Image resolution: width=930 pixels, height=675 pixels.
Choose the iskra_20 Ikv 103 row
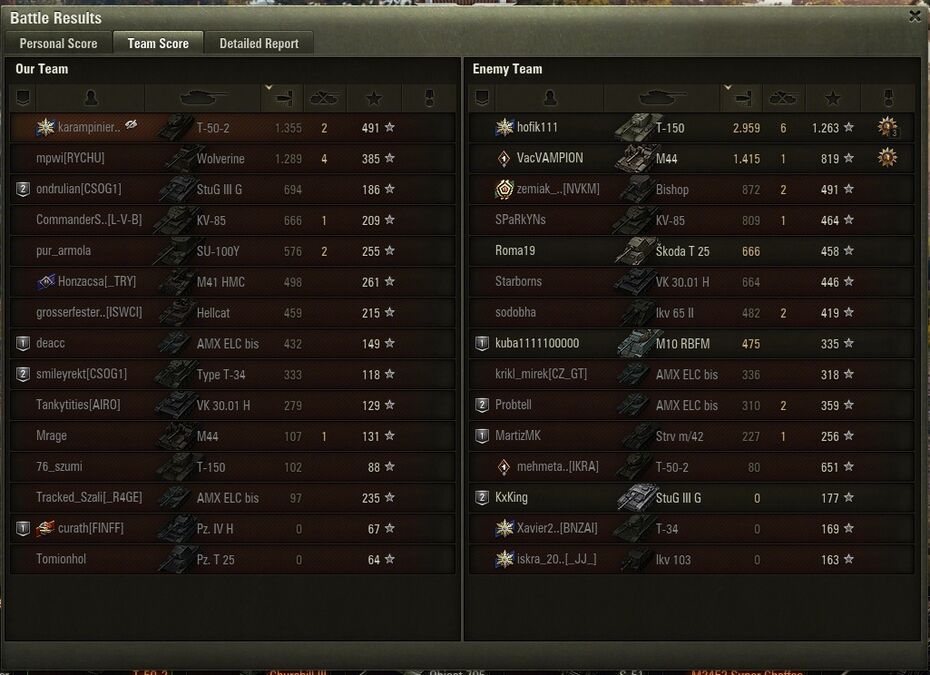click(x=690, y=560)
